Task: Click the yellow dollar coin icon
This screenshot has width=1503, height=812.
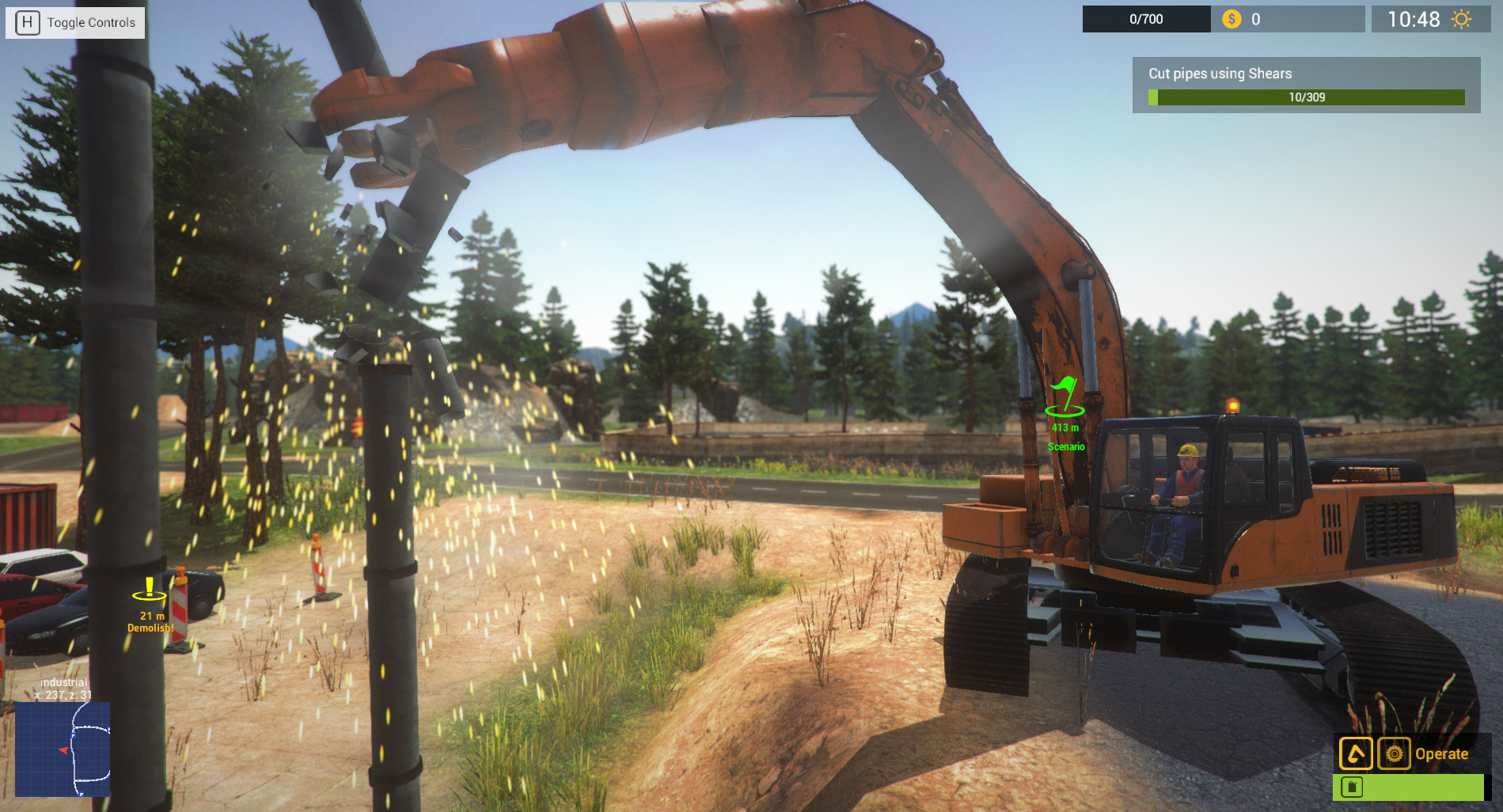Action: pyautogui.click(x=1232, y=18)
